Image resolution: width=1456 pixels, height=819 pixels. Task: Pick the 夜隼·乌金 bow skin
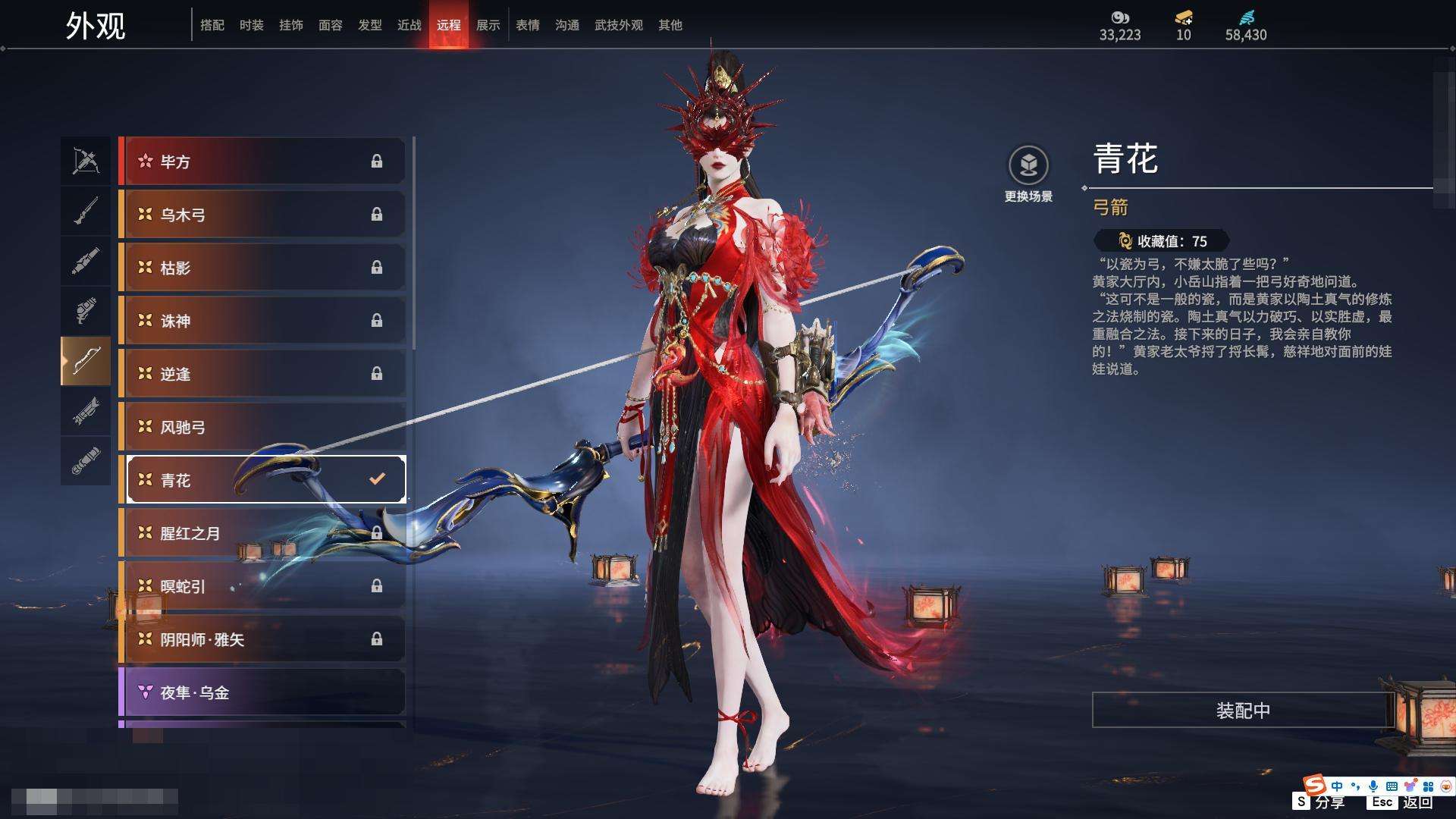click(x=263, y=692)
